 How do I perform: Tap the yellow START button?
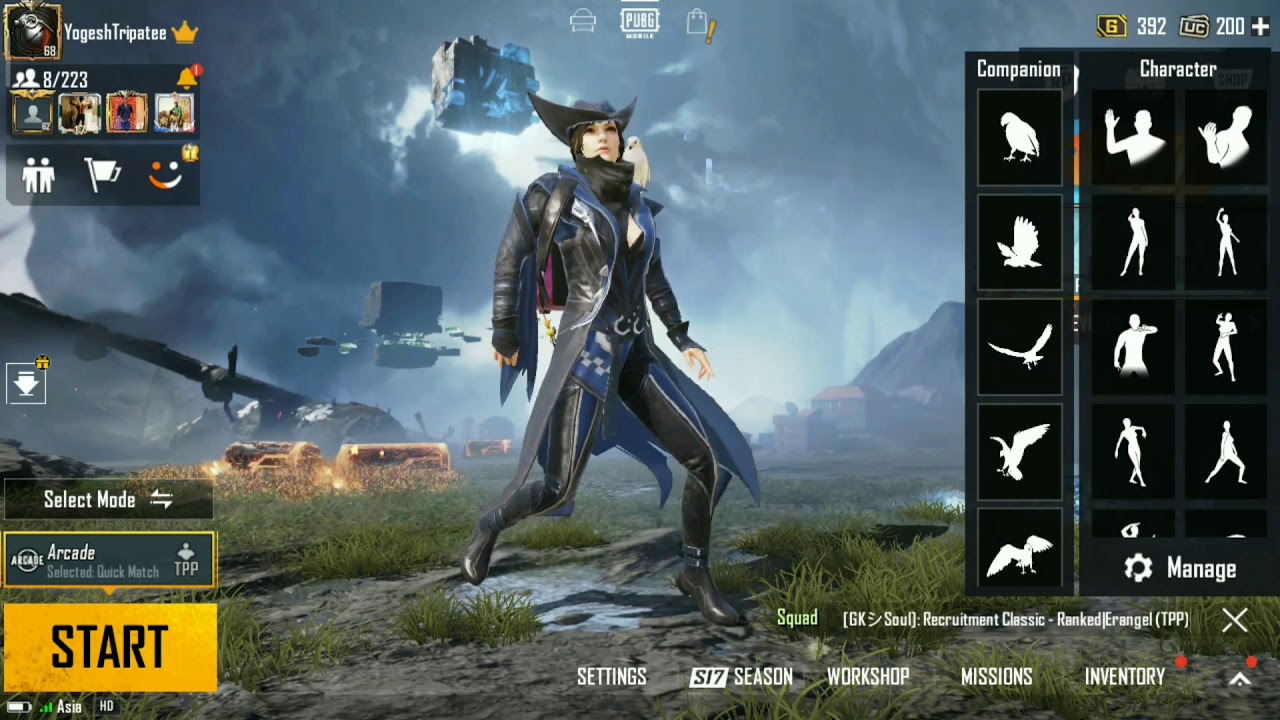coord(109,647)
